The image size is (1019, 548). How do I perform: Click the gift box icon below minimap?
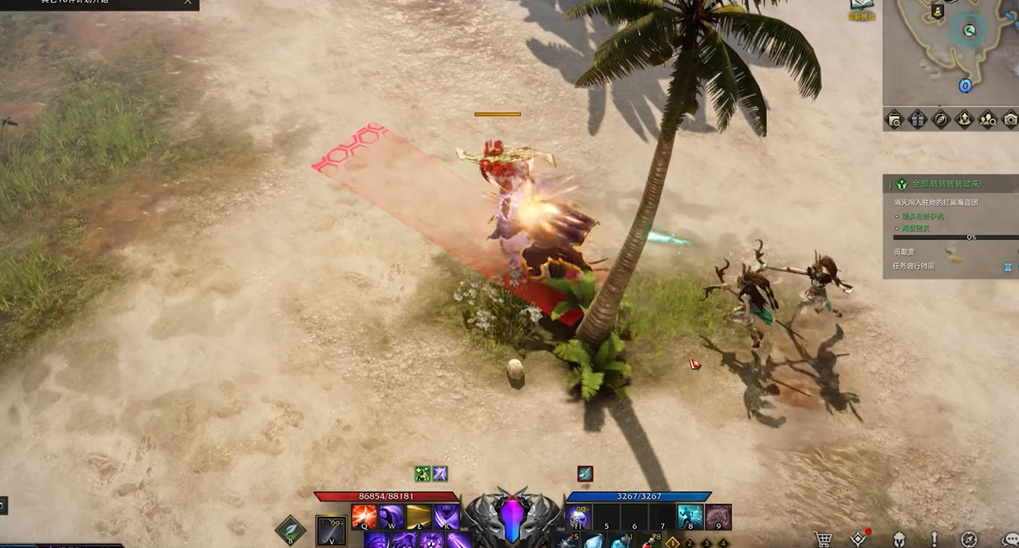(918, 120)
